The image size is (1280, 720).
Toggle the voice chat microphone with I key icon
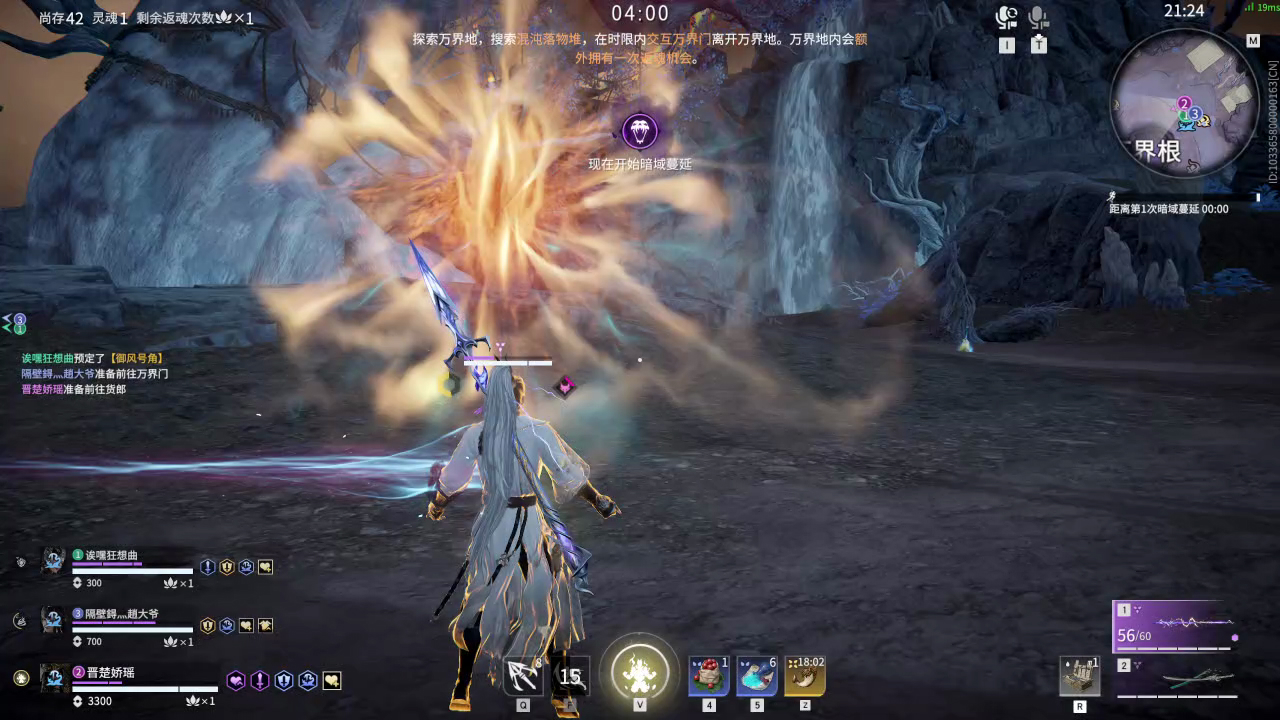[1007, 18]
